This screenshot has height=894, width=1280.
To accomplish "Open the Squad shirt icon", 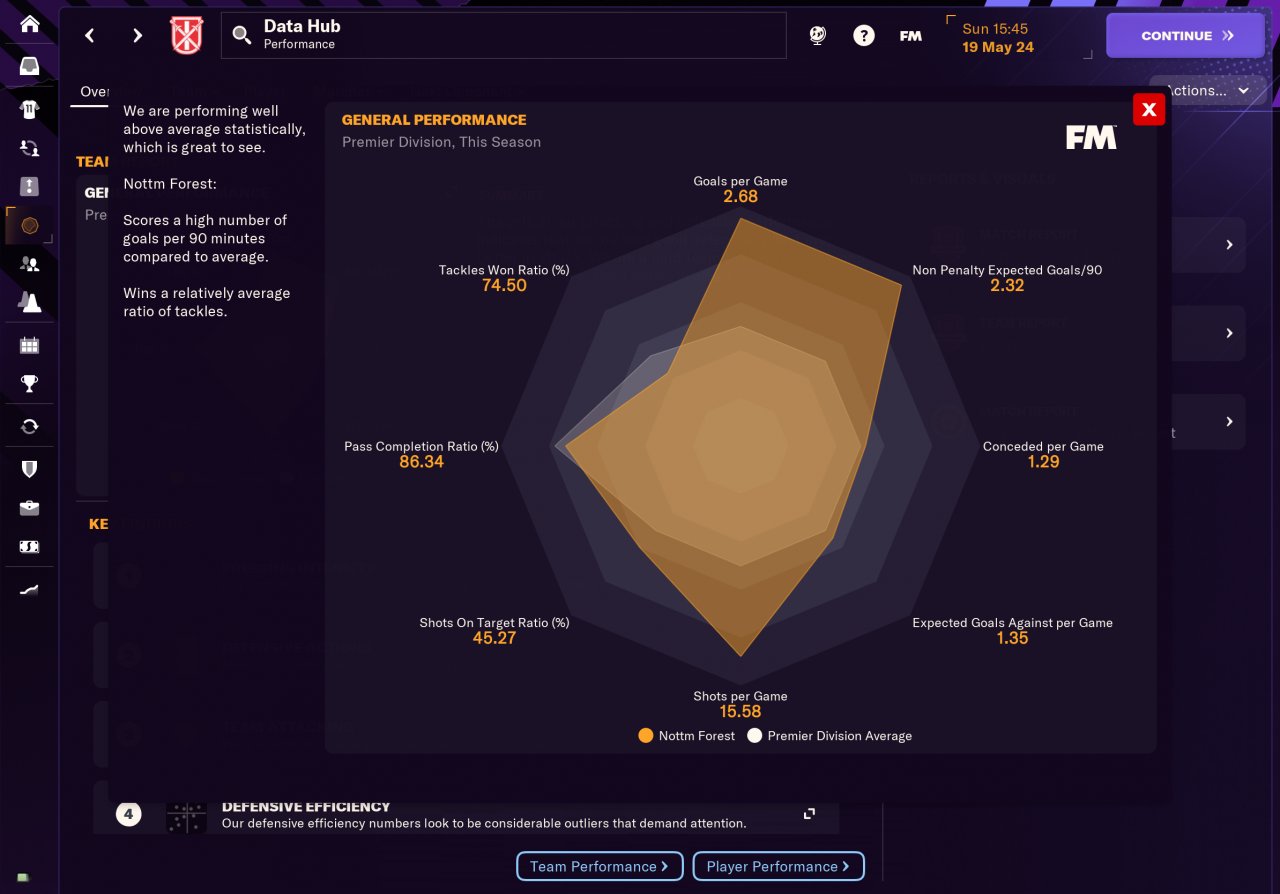I will point(30,108).
